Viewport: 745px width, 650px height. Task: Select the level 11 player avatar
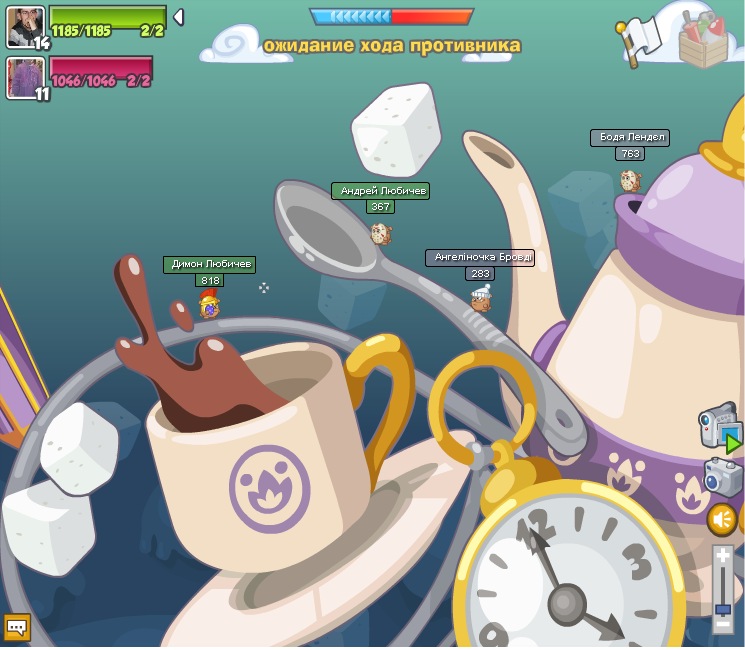(x=25, y=77)
